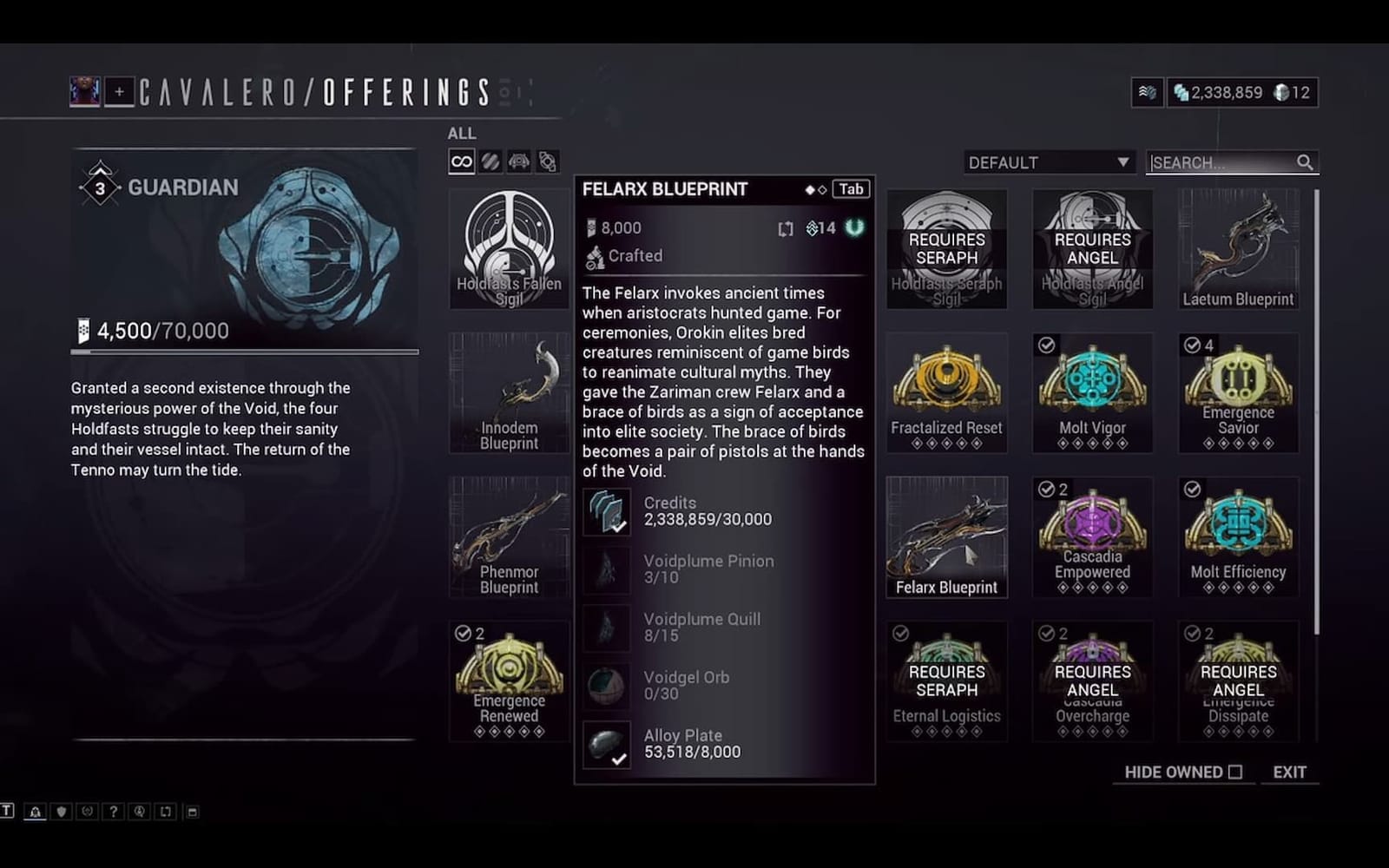Open the Default sort order dropdown
Image resolution: width=1389 pixels, height=868 pixels.
tap(1049, 161)
